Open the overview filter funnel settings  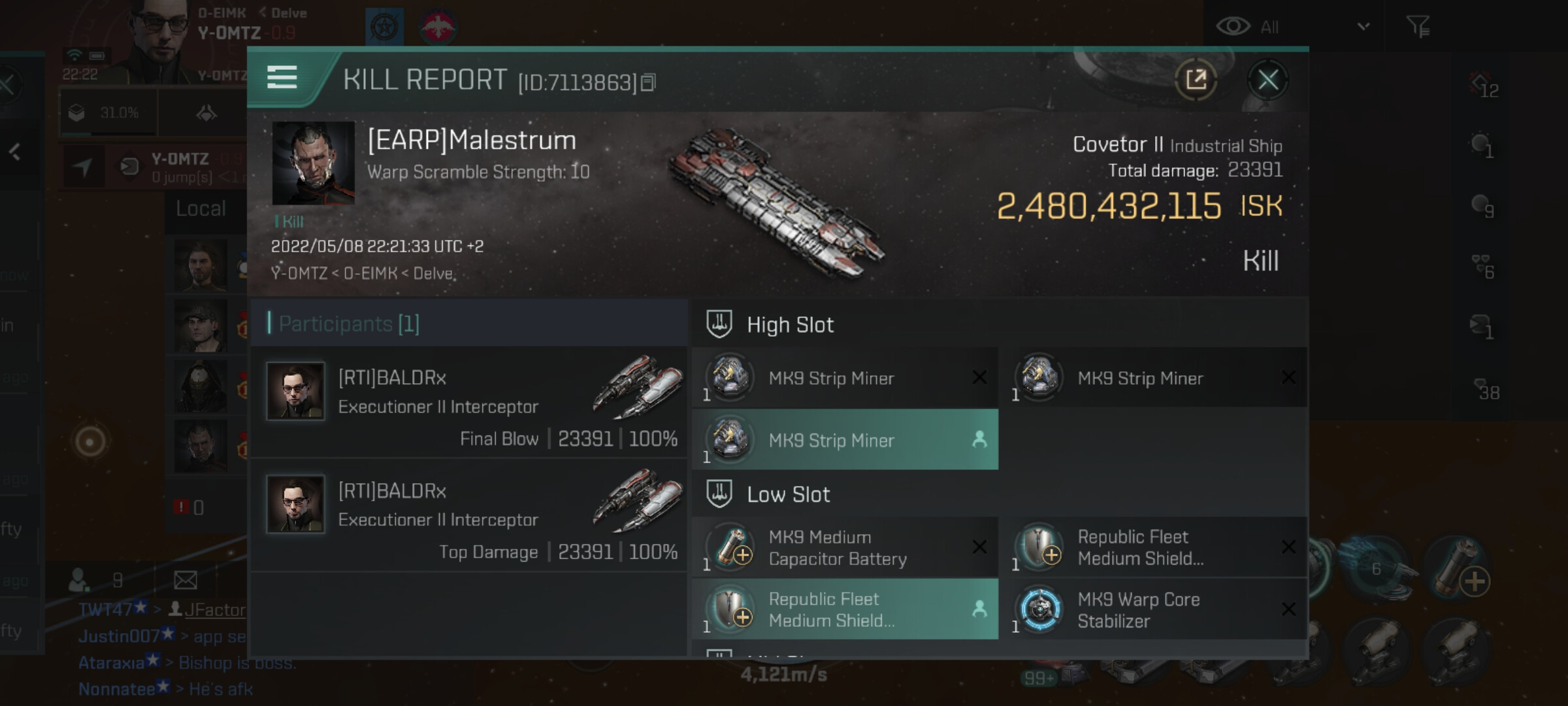(x=1418, y=27)
